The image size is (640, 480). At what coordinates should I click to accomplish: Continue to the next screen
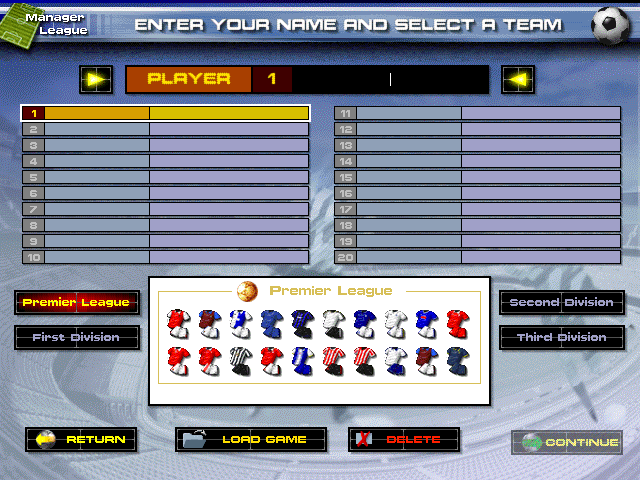pos(566,442)
